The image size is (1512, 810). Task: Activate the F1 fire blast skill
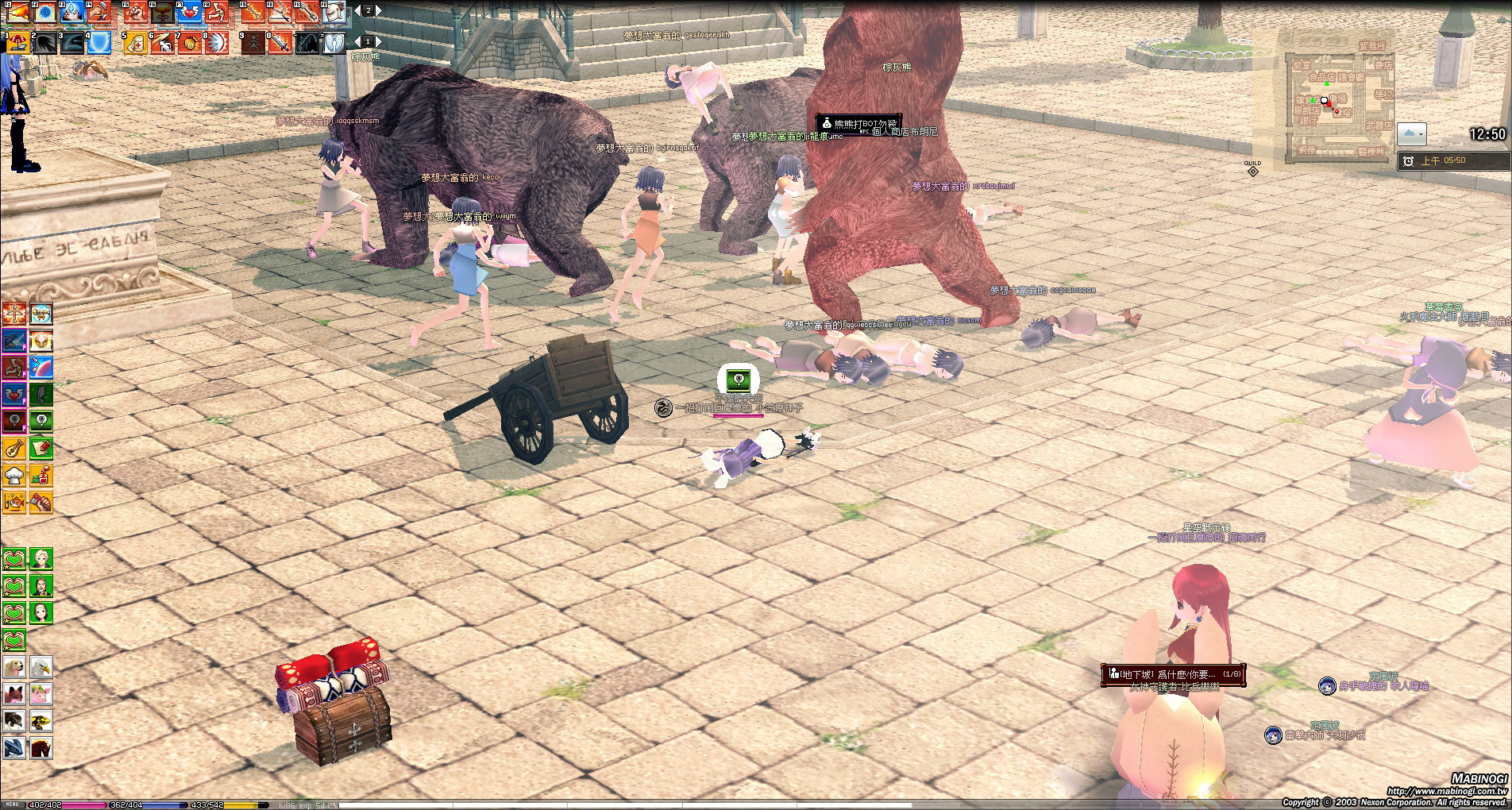(17, 12)
